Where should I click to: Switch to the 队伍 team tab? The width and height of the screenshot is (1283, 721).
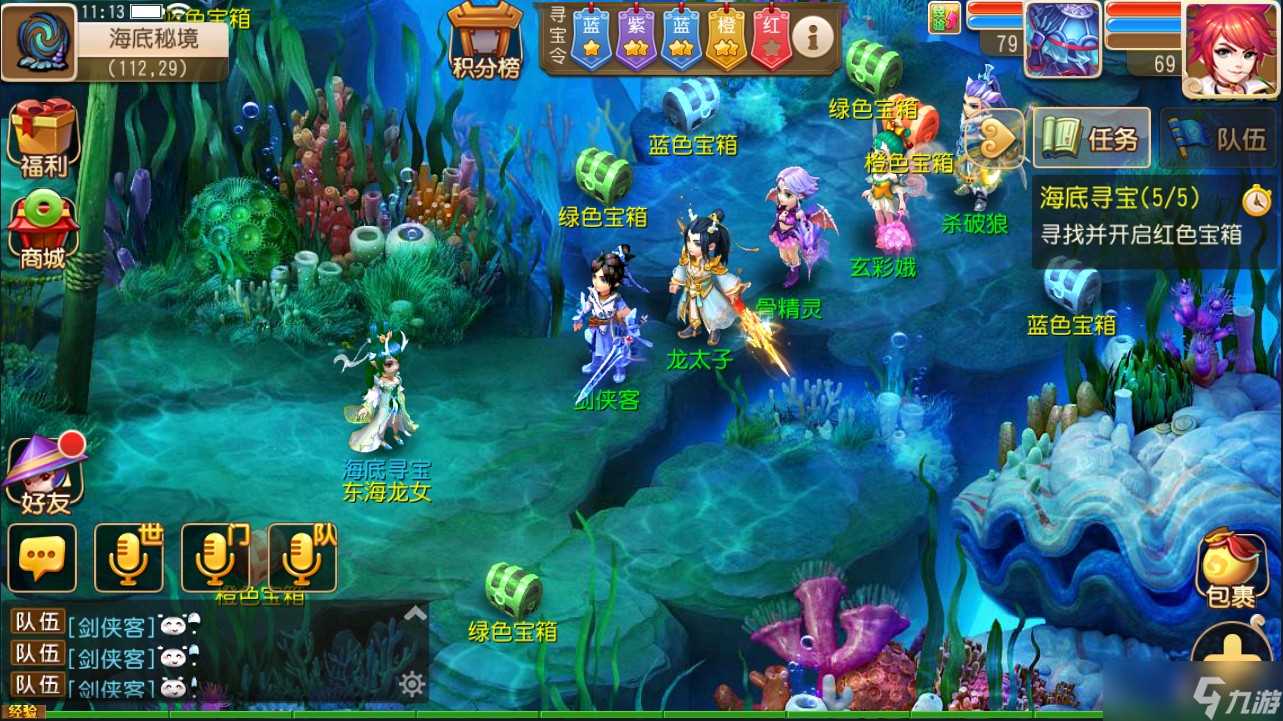[x=1218, y=137]
